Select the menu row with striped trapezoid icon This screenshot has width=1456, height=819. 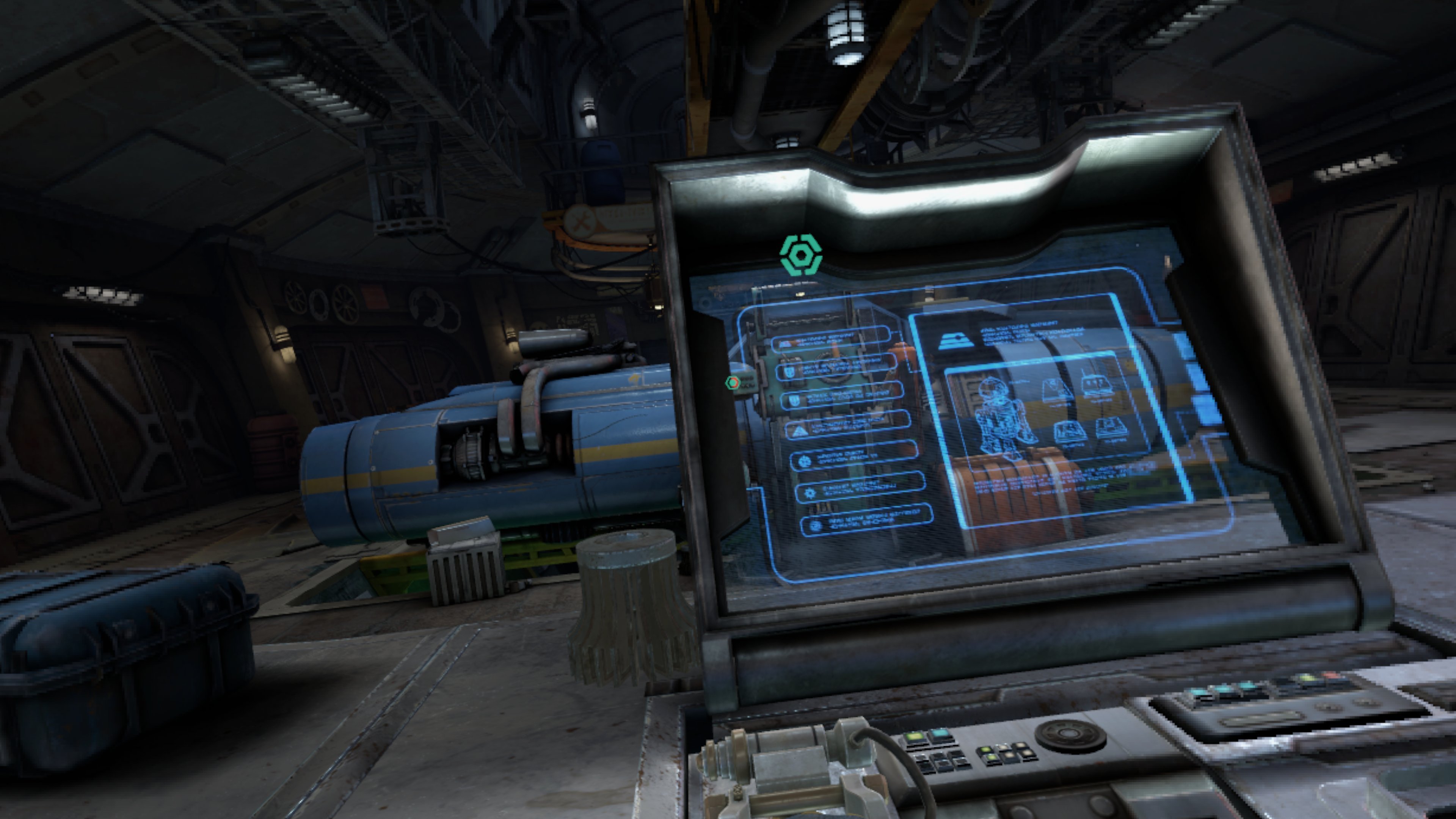coord(830,340)
